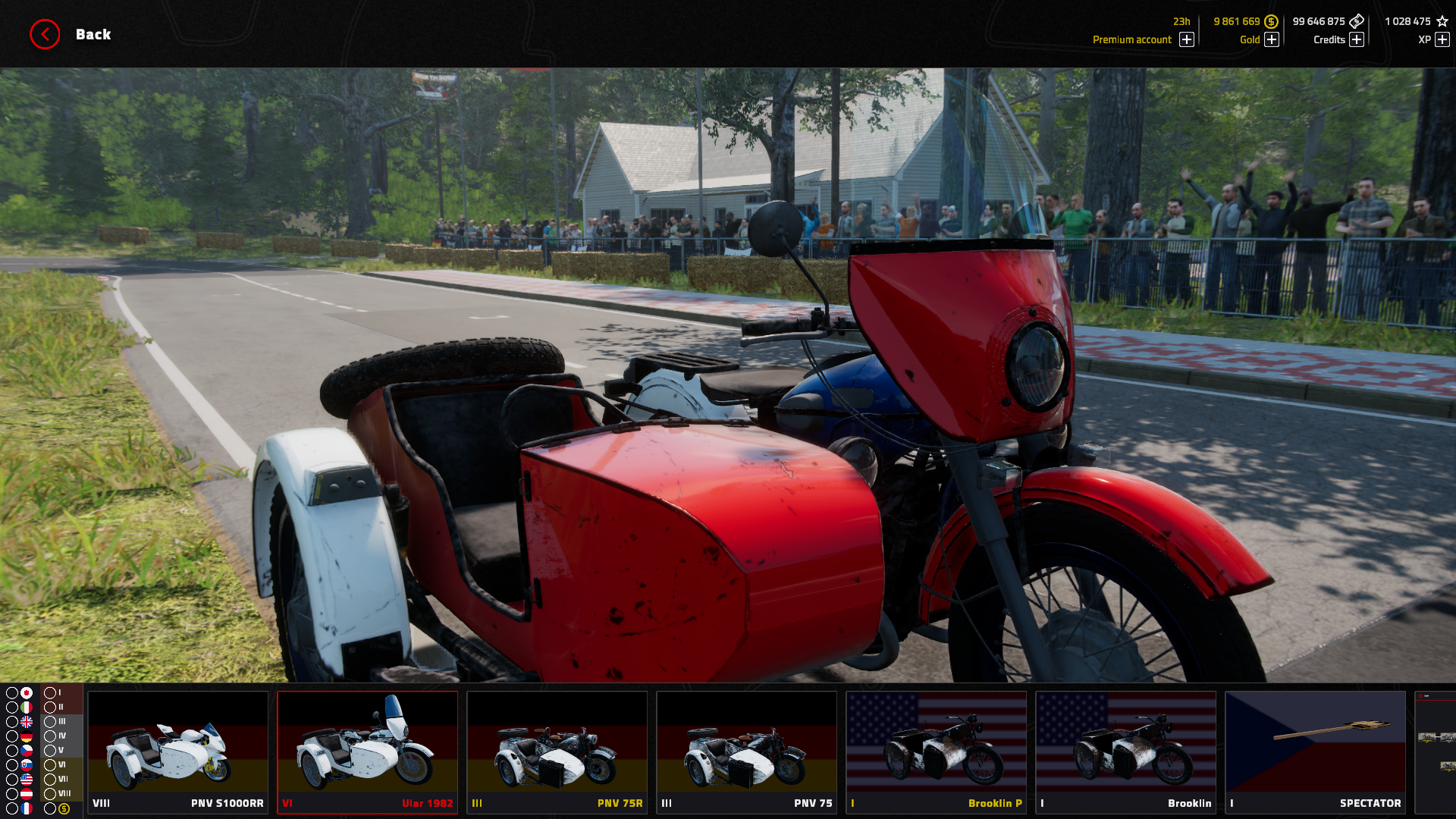Click the gold coin currency icon
This screenshot has height=819, width=1456.
pos(1271,21)
